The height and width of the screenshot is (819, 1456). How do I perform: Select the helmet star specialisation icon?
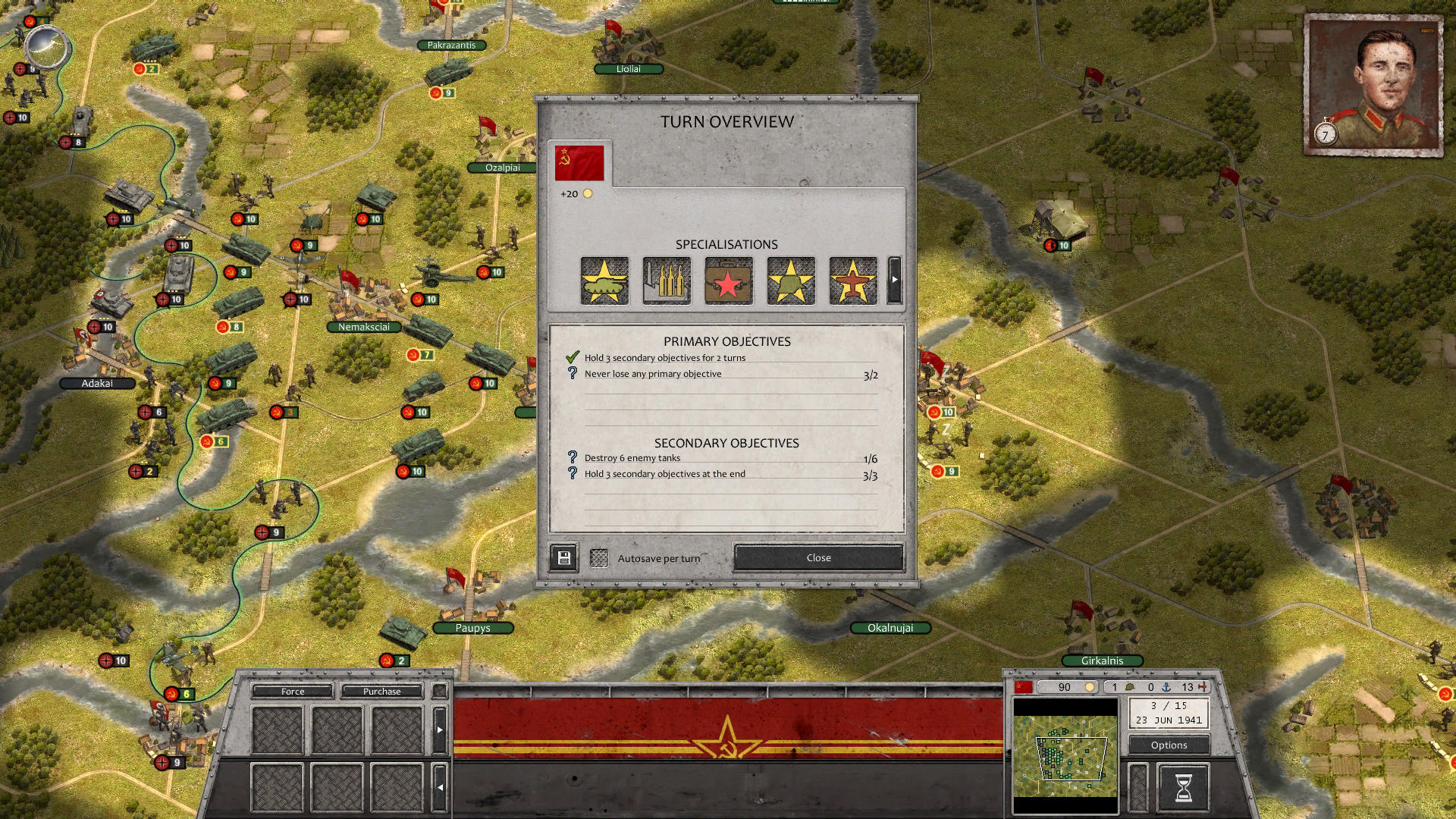[x=791, y=281]
